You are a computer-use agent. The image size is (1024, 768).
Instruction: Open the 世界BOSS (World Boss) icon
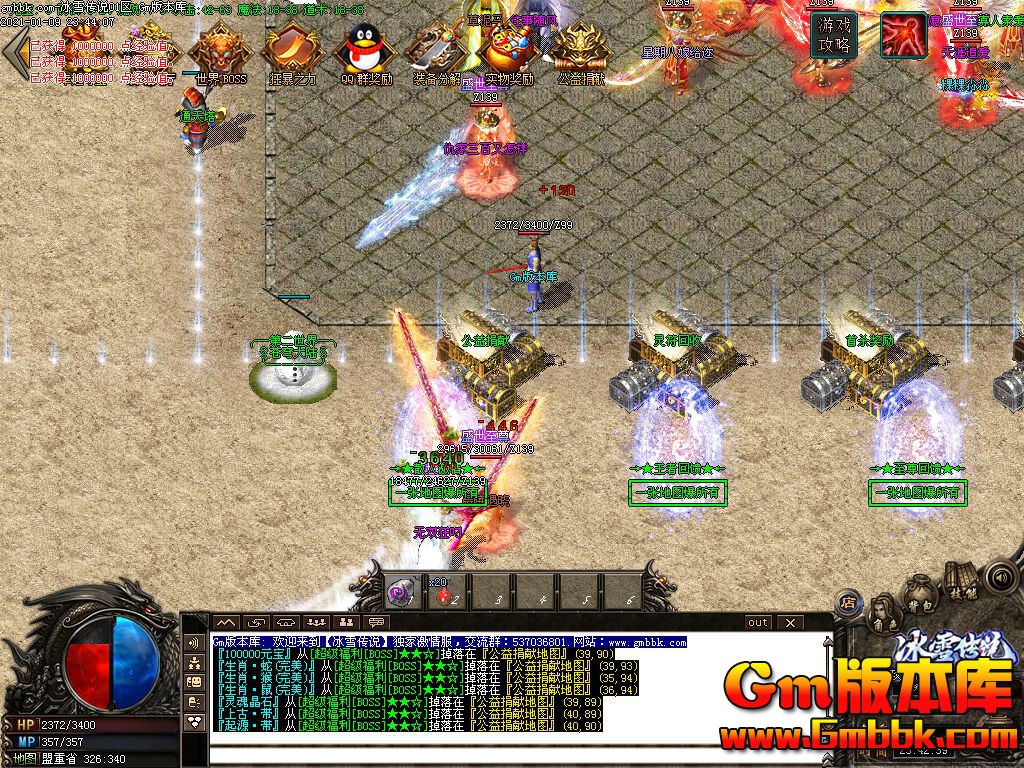pos(221,50)
